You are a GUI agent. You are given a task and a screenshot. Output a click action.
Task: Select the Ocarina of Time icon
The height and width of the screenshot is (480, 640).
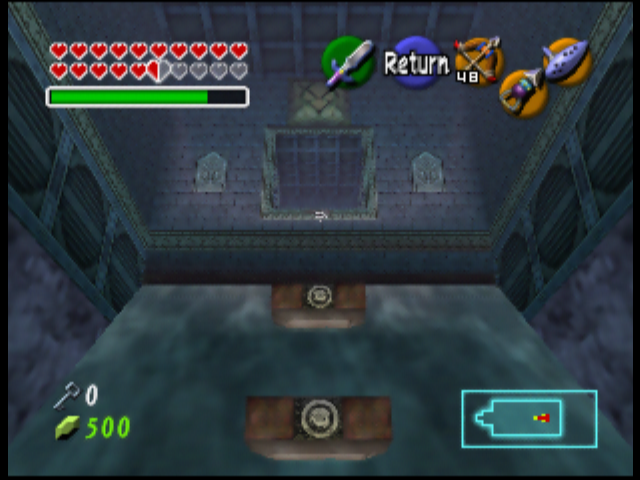(567, 62)
